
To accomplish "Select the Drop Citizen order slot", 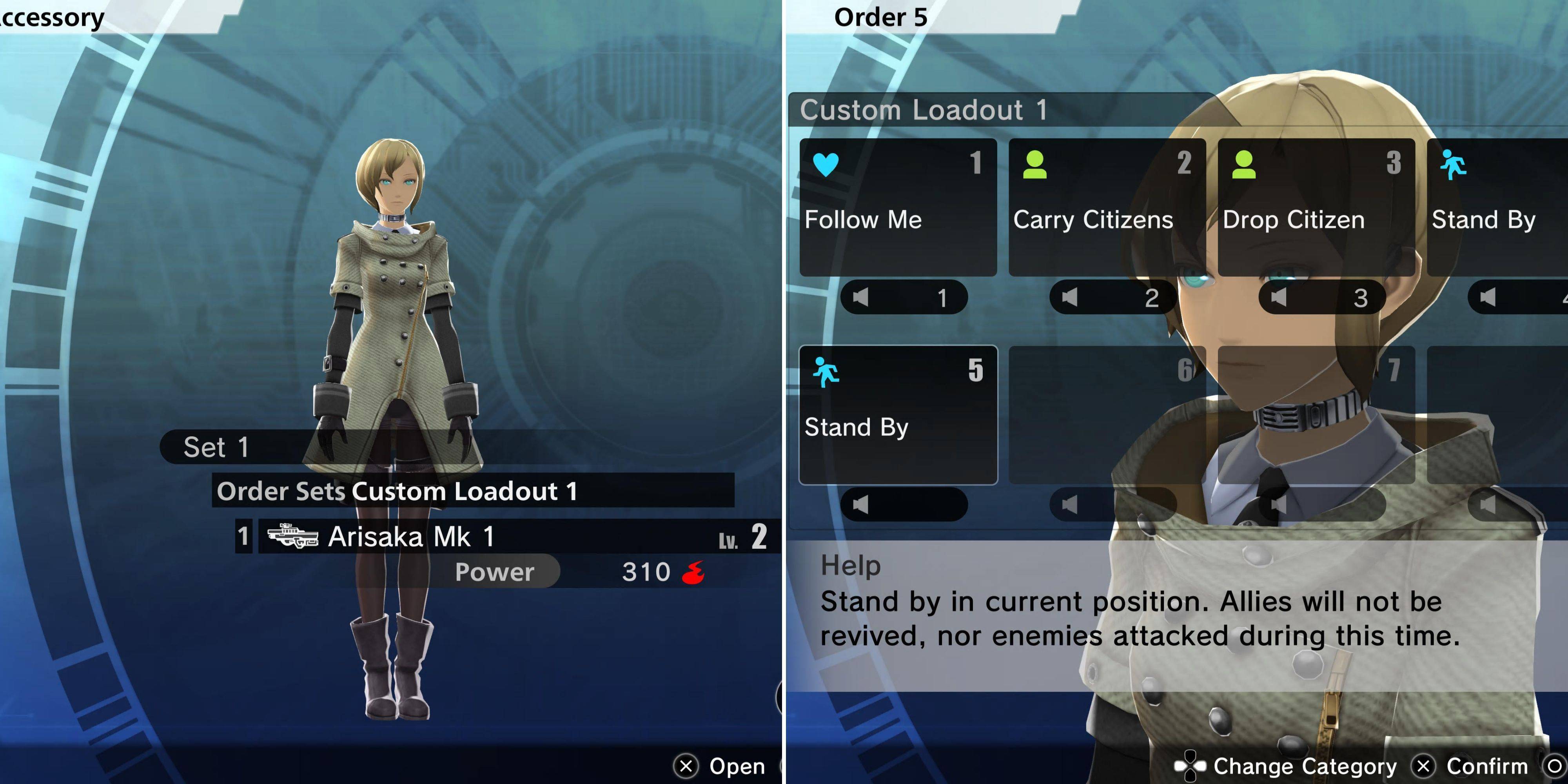I will [x=1316, y=207].
